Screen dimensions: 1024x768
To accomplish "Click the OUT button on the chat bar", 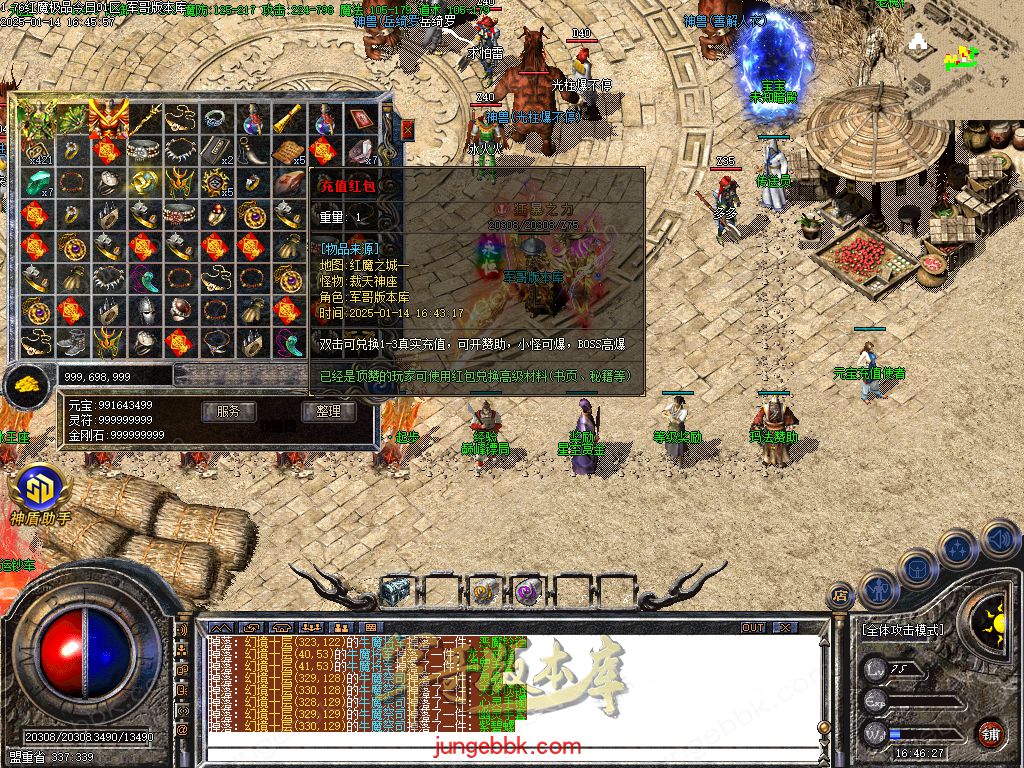I will [x=753, y=627].
